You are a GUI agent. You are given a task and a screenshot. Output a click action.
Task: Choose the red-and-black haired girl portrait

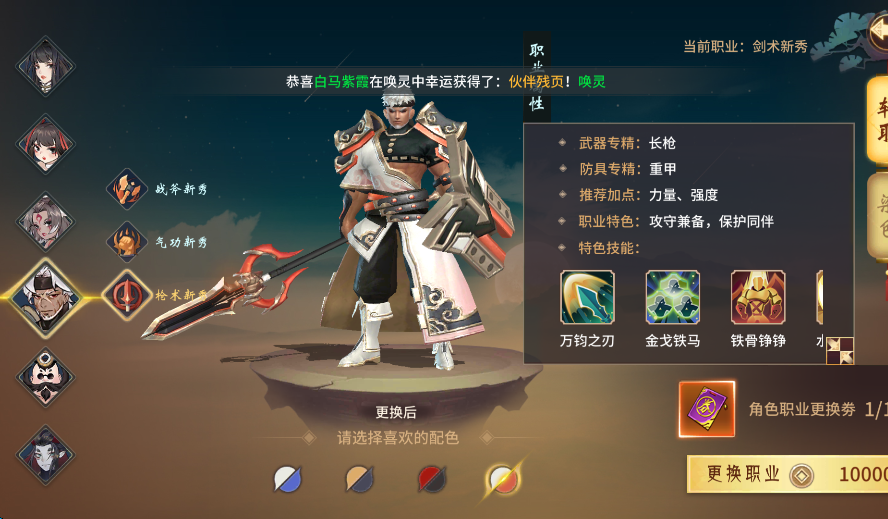point(45,143)
